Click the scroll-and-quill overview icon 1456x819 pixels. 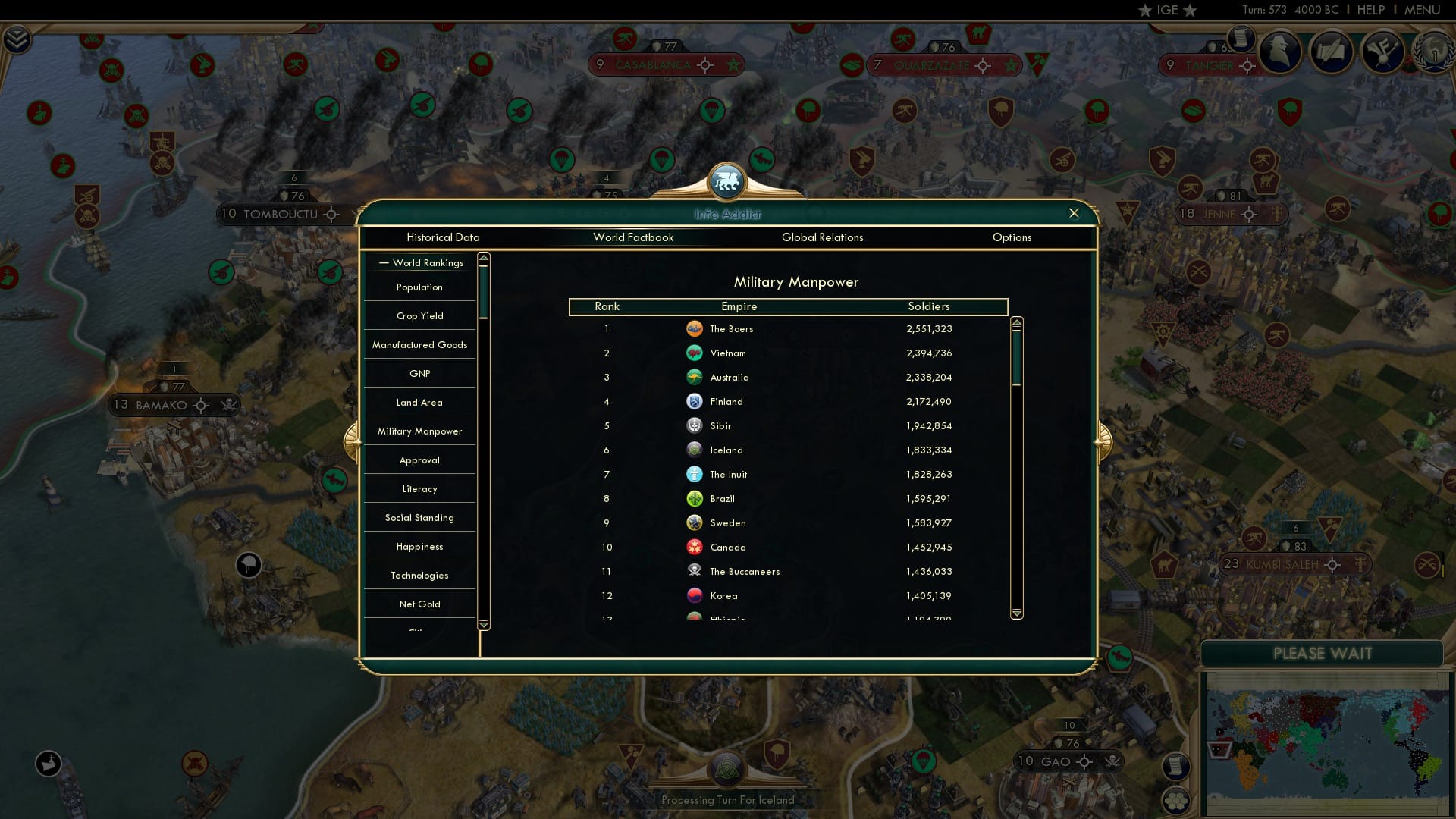pyautogui.click(x=1331, y=53)
